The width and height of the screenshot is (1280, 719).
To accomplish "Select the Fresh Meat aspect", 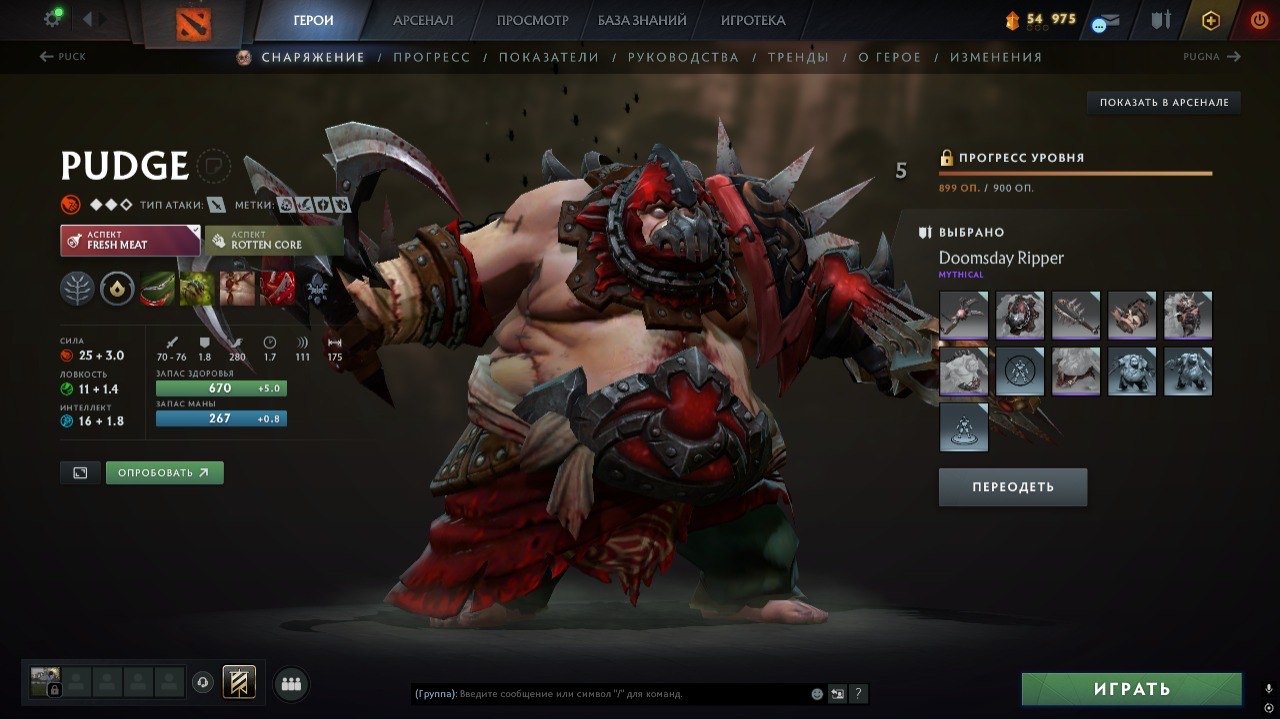I will (x=130, y=240).
